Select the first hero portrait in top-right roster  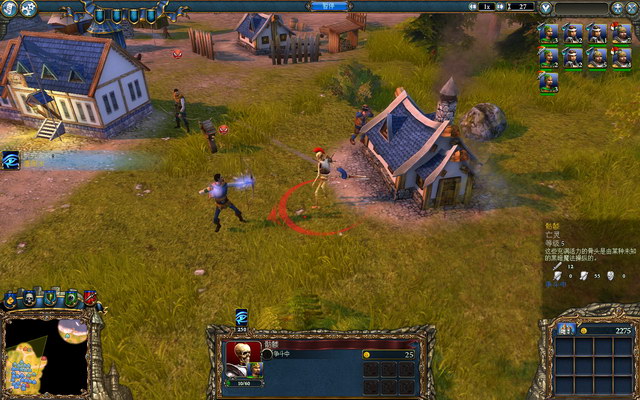point(549,34)
